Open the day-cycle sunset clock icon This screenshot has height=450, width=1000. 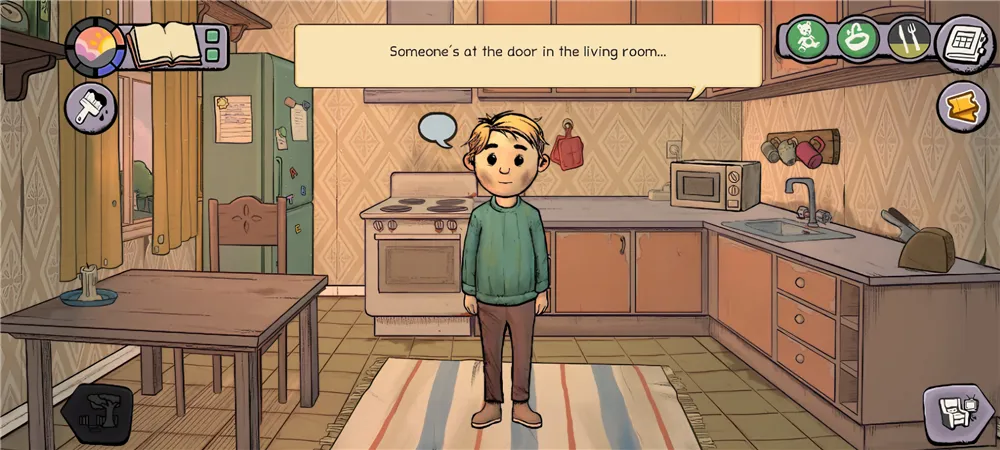[95, 46]
